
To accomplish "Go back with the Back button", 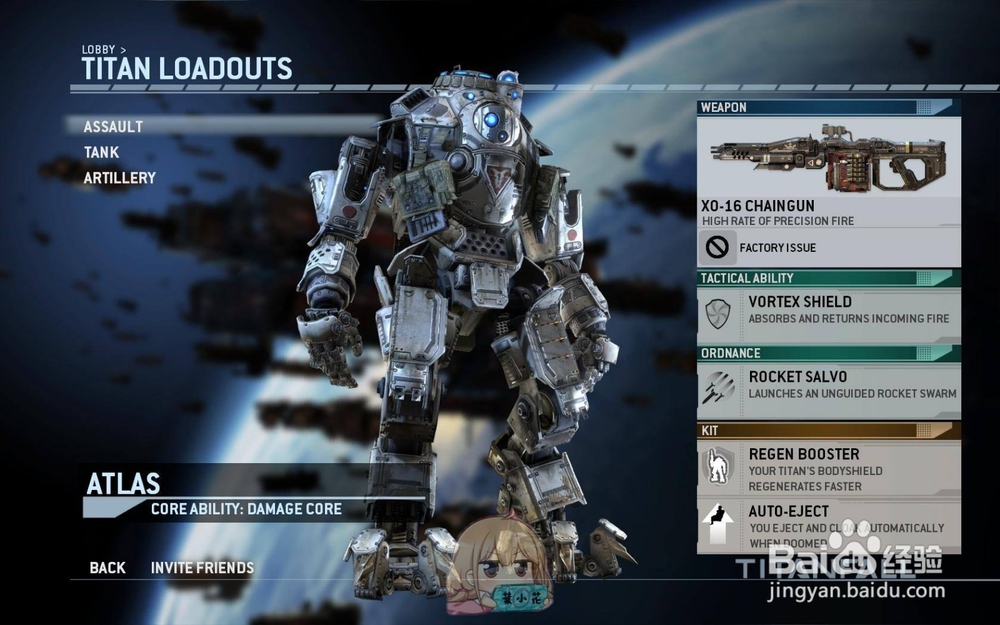I will 107,568.
